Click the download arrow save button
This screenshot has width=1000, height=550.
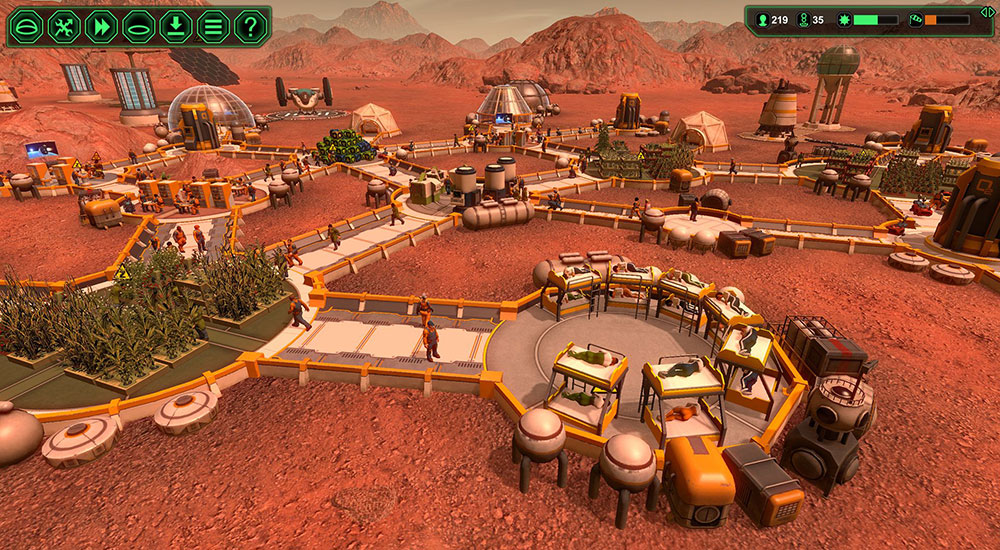click(175, 26)
